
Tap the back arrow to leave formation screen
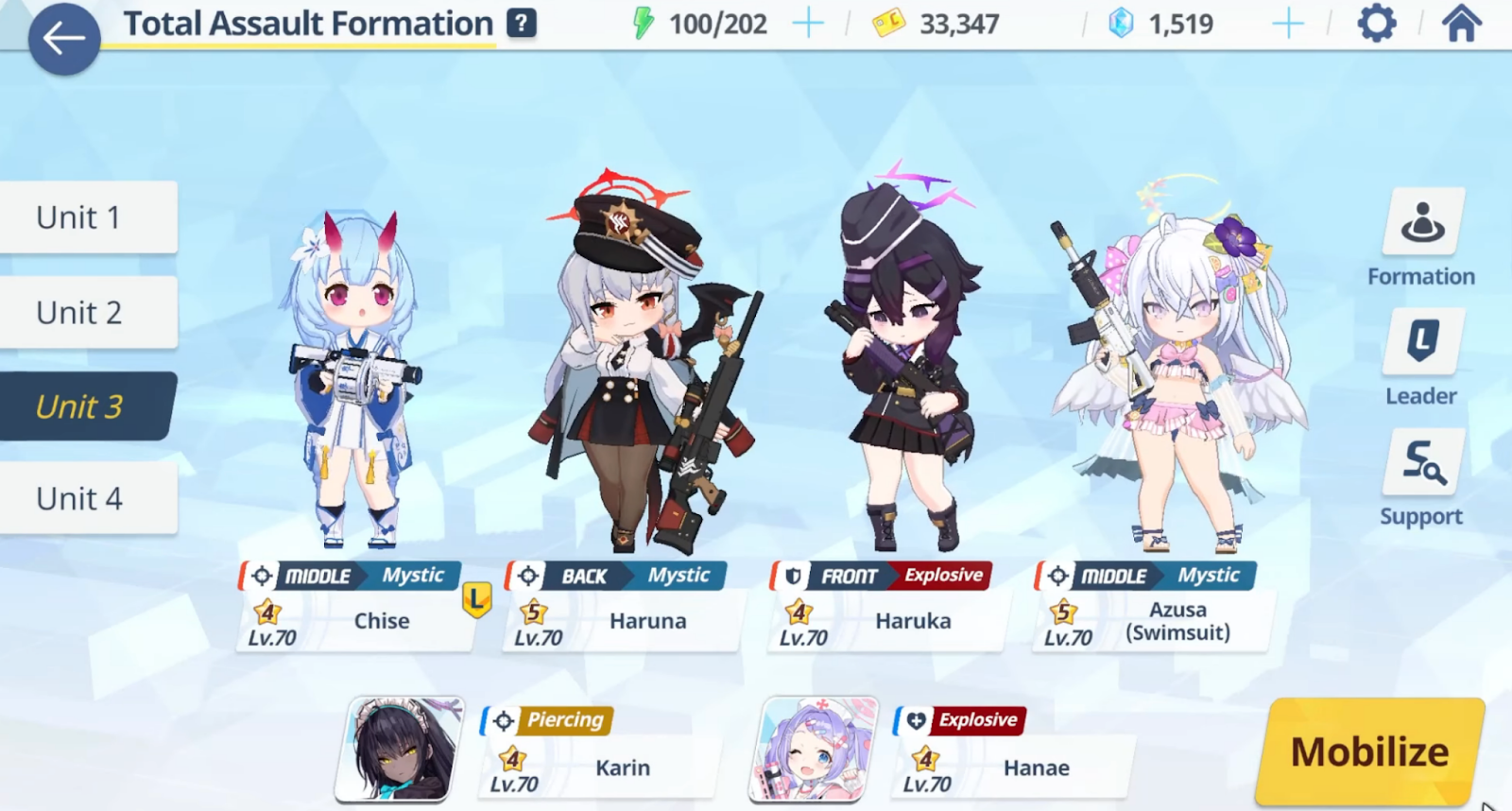click(x=64, y=38)
